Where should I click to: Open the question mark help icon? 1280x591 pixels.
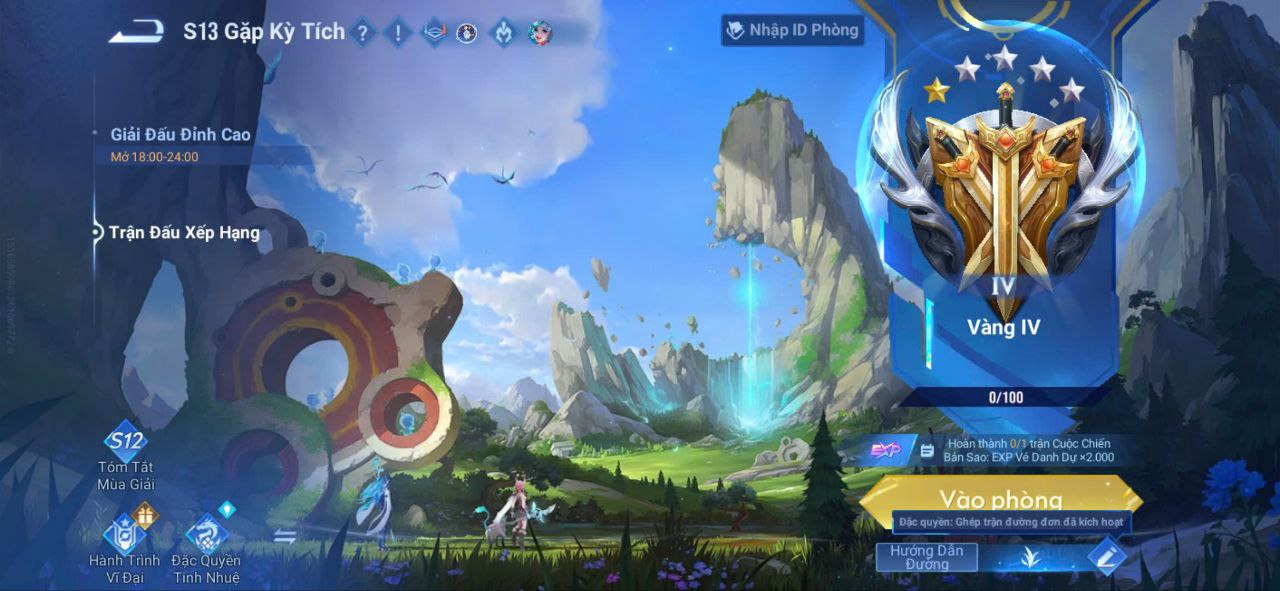[363, 34]
